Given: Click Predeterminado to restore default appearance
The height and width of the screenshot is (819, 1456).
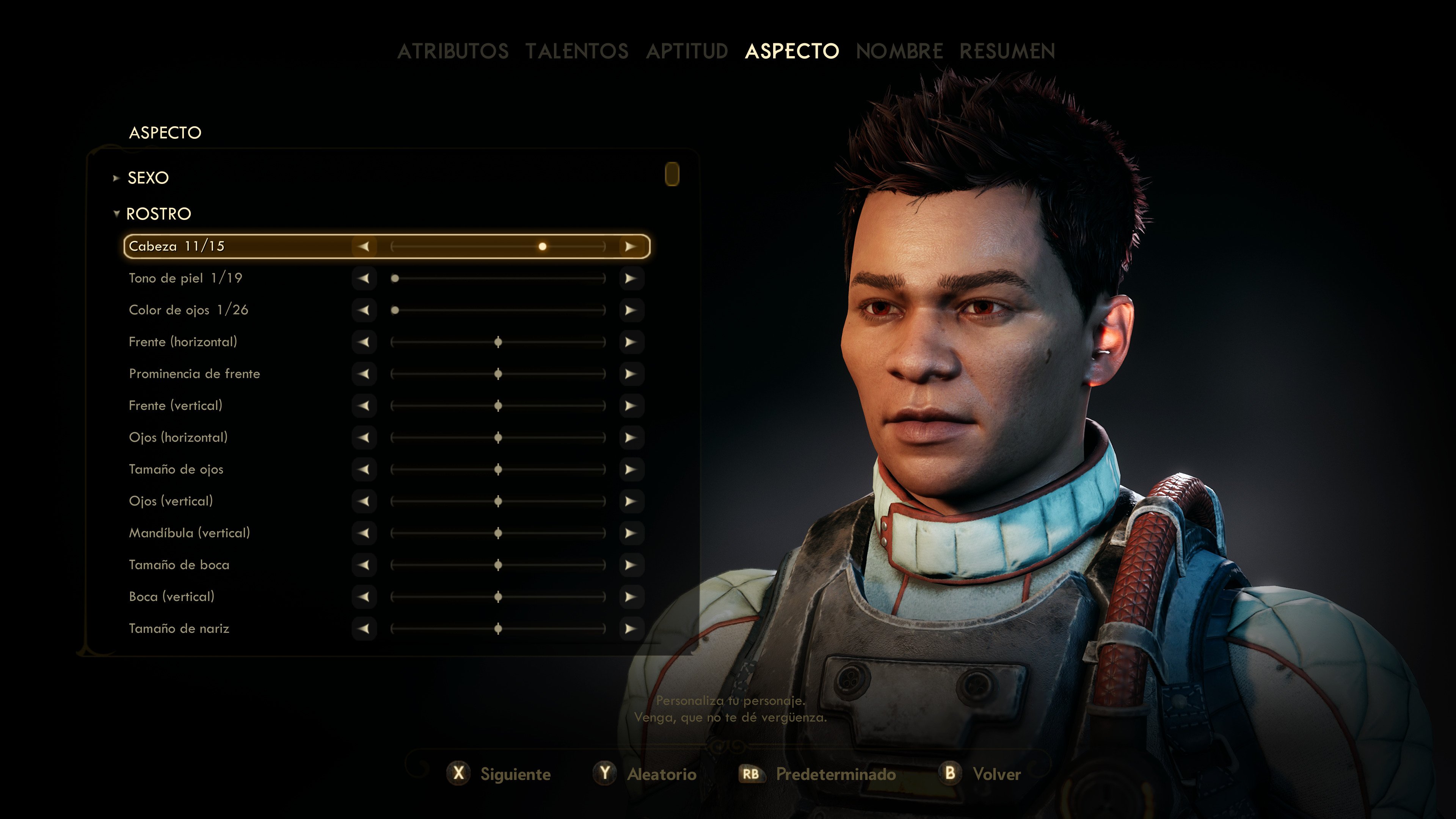Looking at the screenshot, I should (x=836, y=774).
